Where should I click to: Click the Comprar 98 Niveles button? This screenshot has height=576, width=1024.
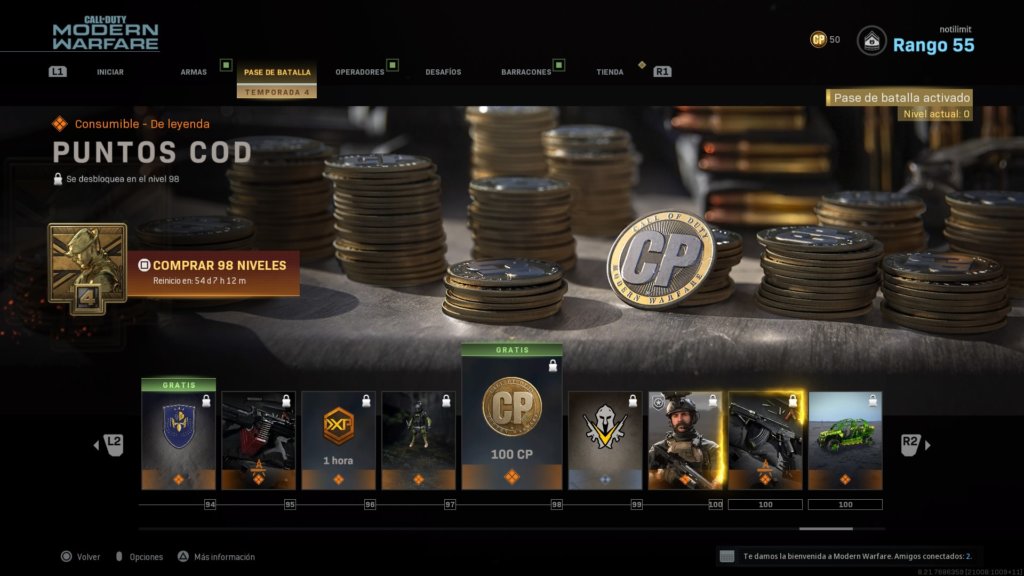pos(212,273)
